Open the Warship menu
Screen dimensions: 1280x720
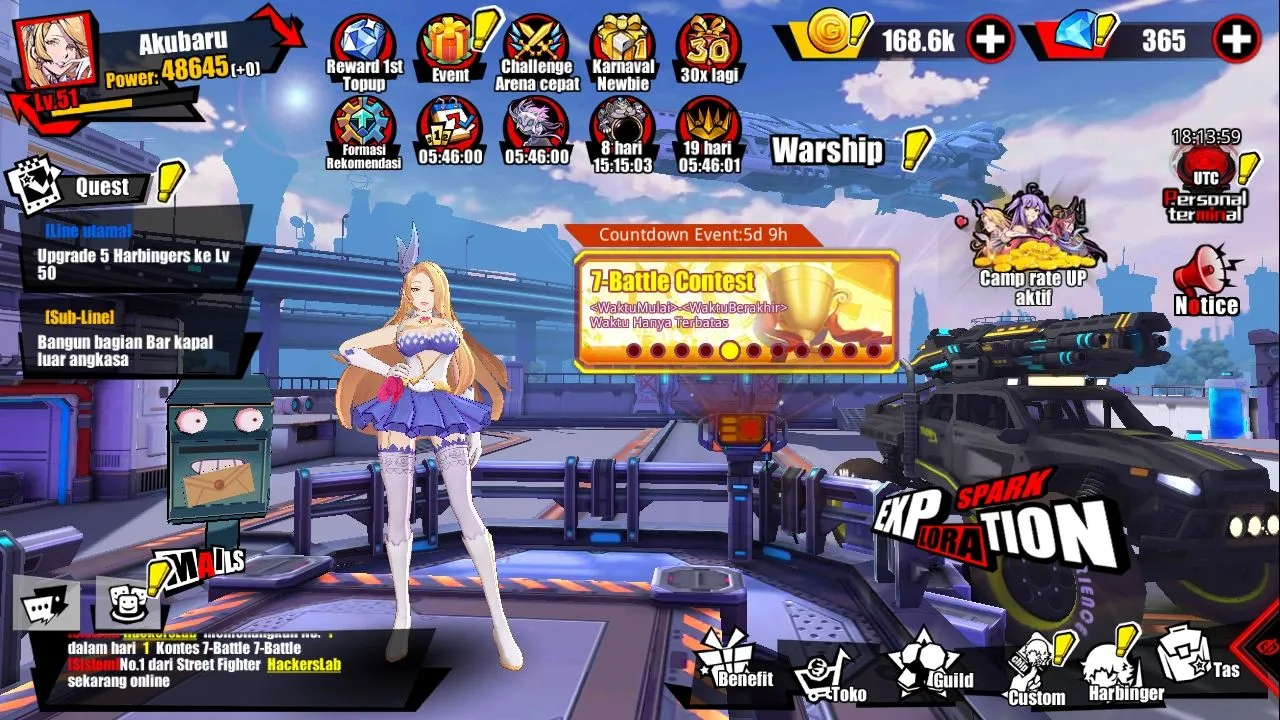pos(828,151)
